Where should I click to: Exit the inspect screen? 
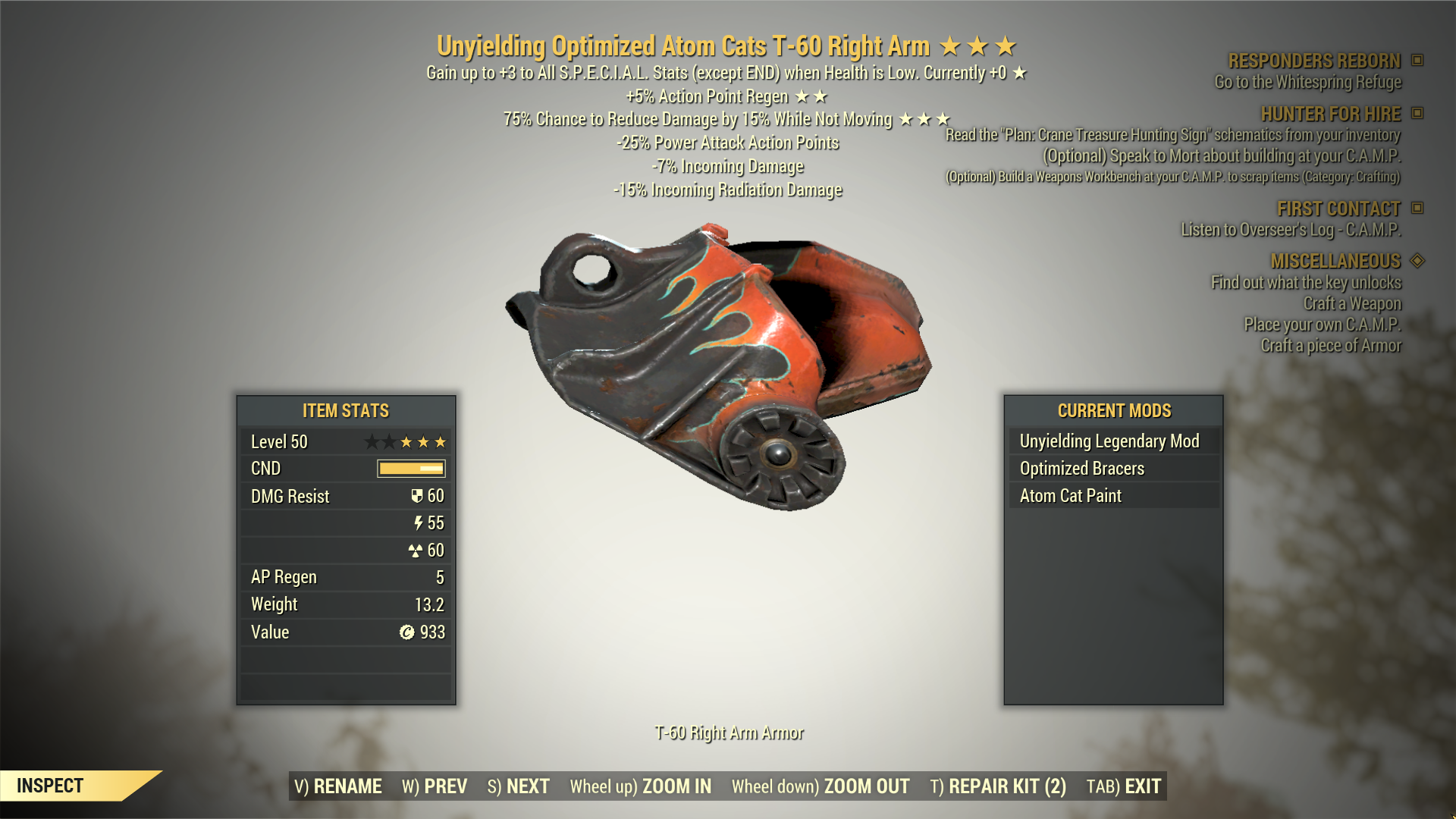click(1124, 786)
